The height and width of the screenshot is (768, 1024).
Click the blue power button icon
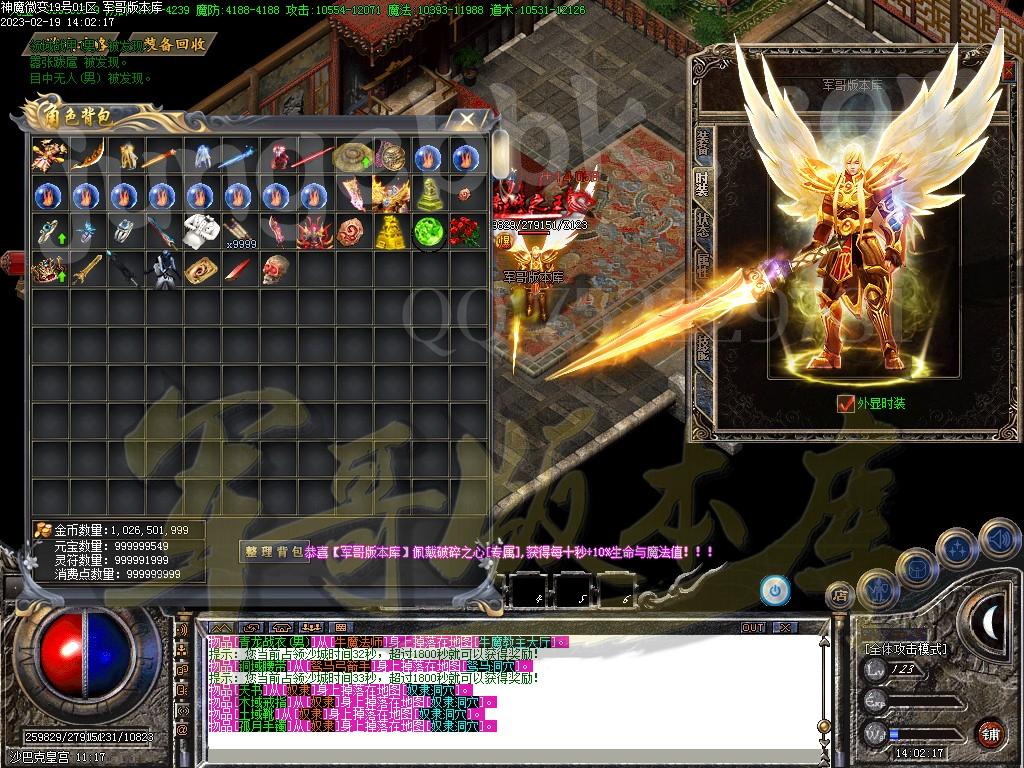pyautogui.click(x=775, y=590)
